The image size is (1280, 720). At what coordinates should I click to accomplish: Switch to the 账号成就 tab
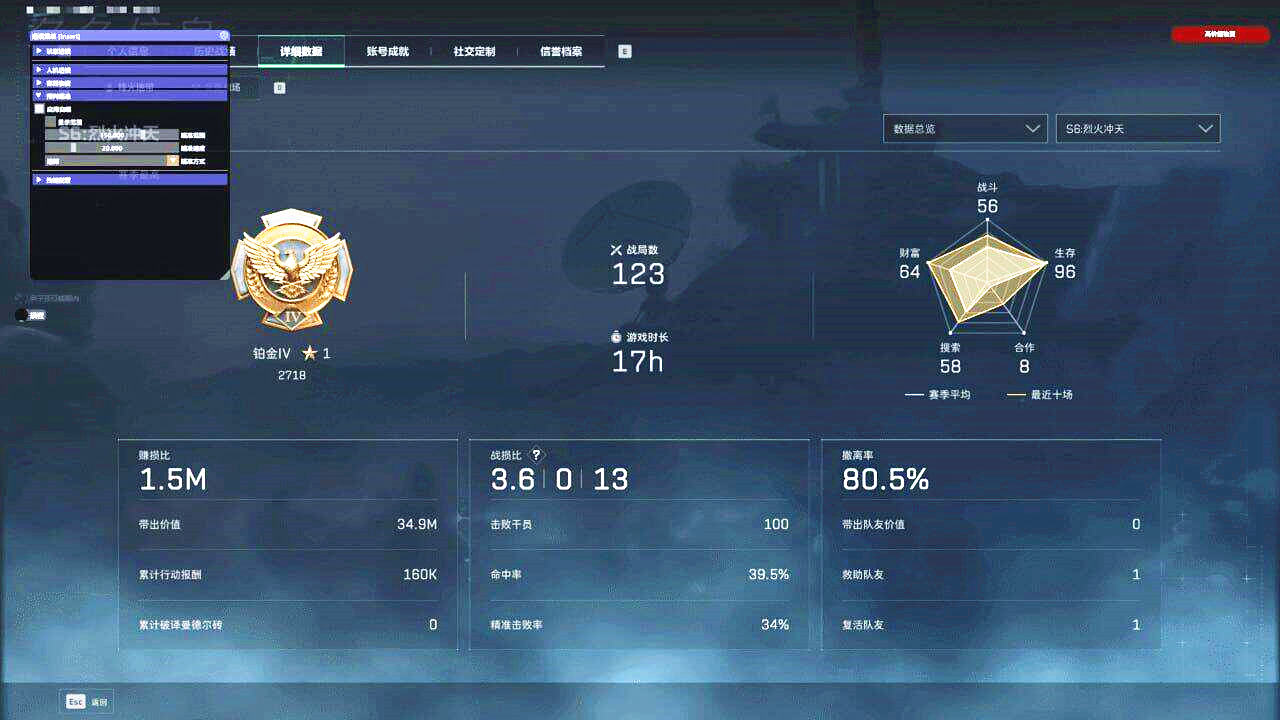(390, 51)
